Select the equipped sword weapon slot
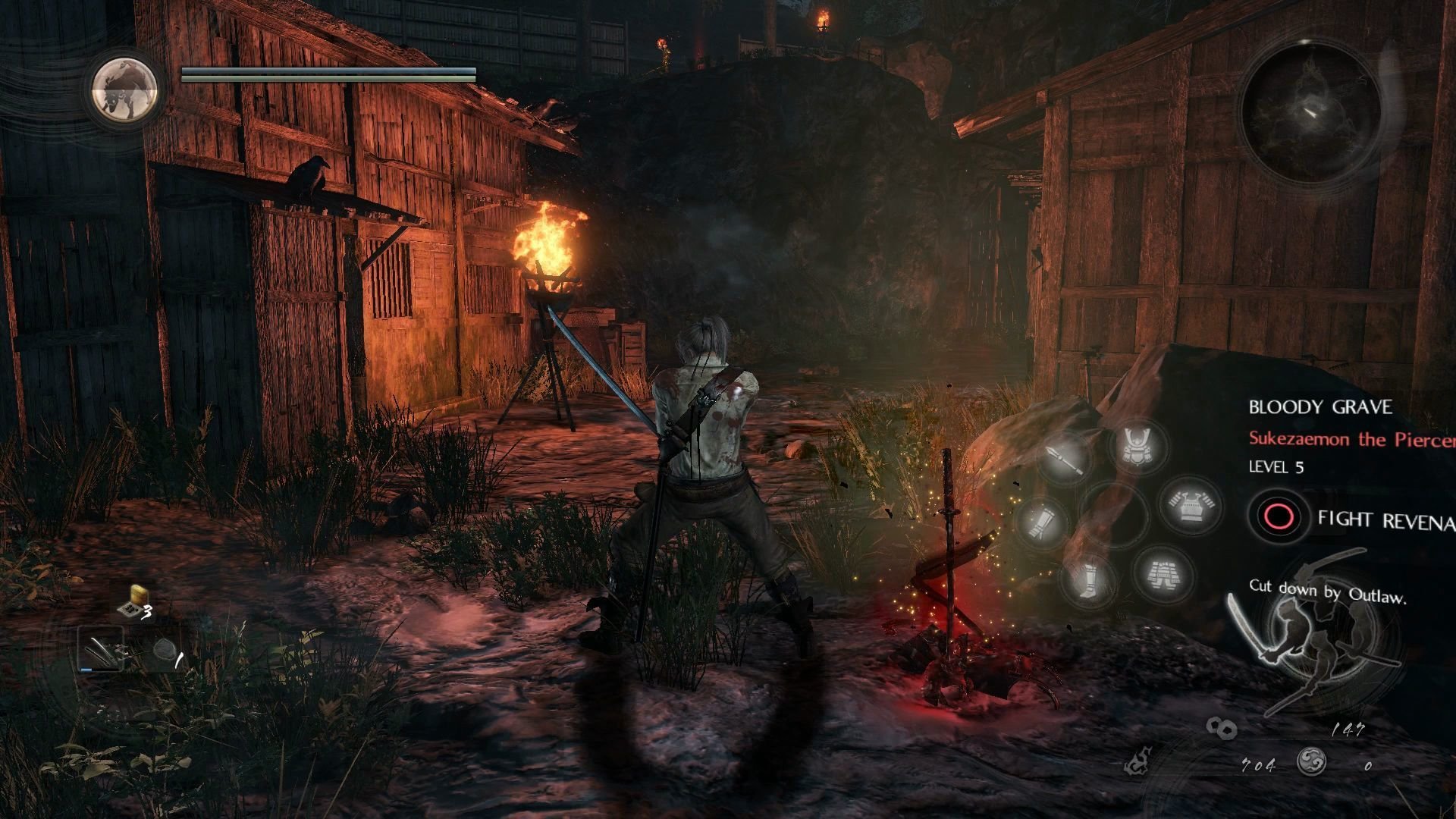 tap(102, 650)
